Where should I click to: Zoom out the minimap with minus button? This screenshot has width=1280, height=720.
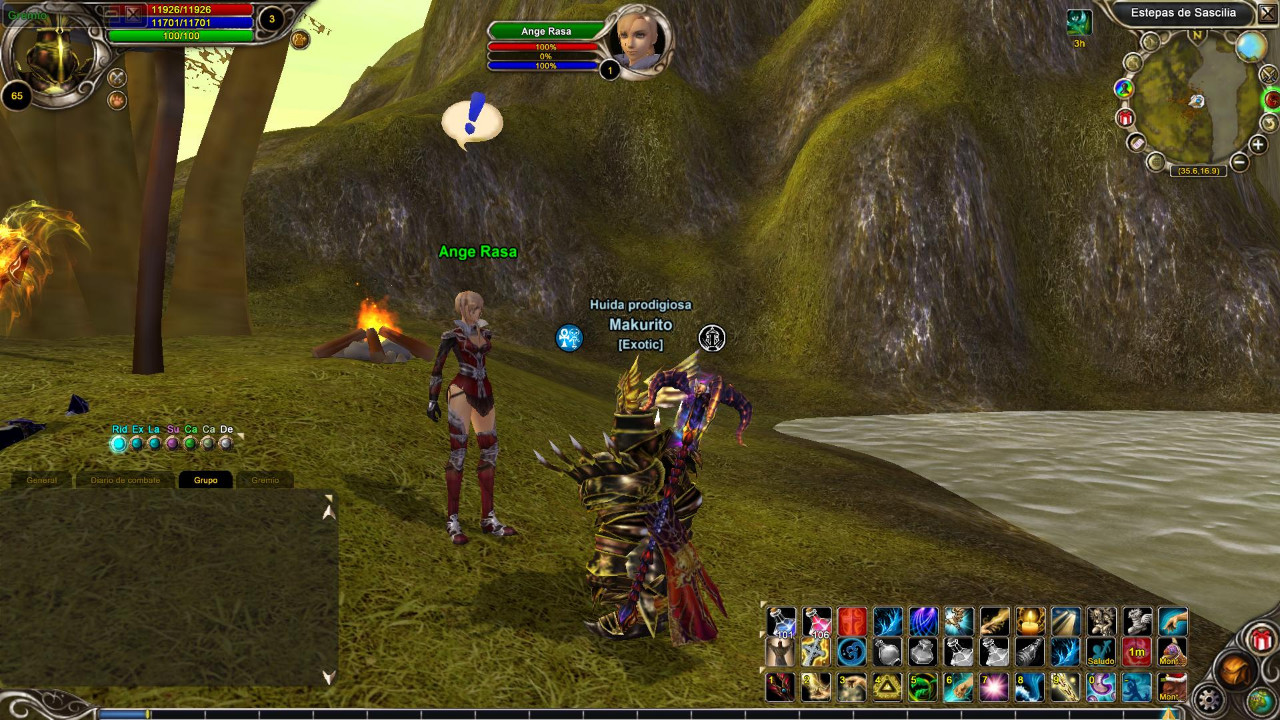coord(1239,161)
